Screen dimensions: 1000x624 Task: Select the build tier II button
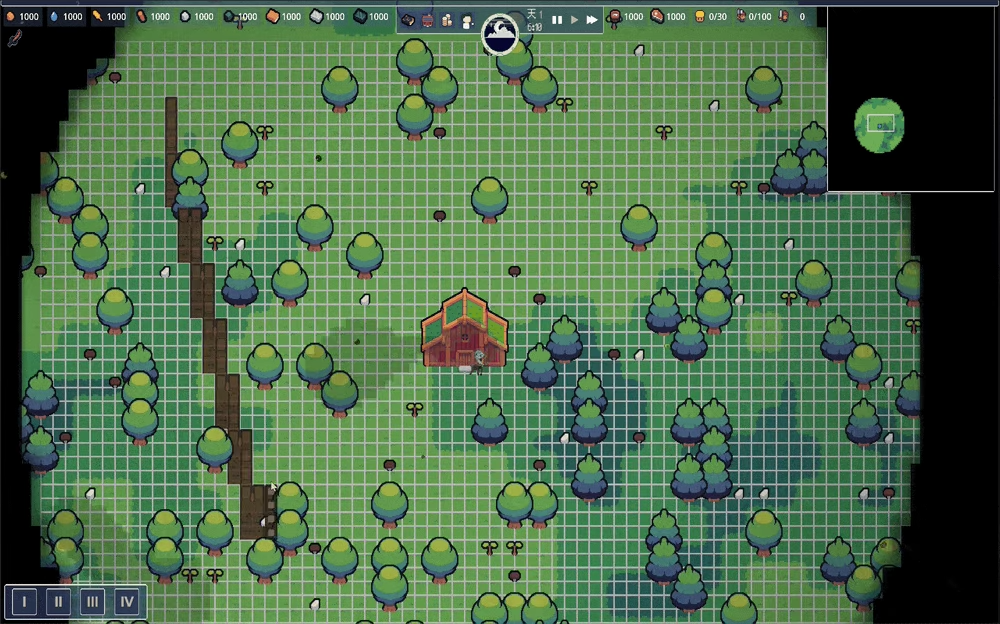[59, 602]
